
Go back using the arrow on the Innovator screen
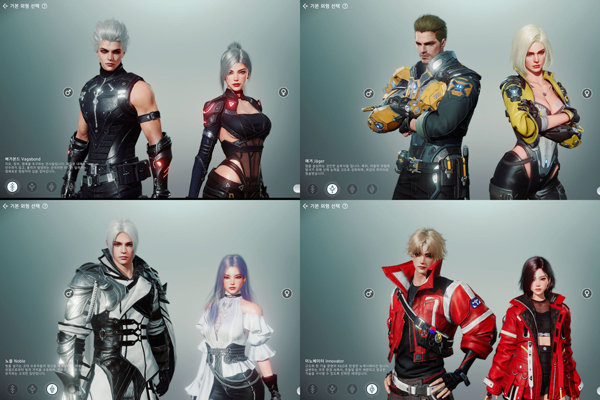304,206
